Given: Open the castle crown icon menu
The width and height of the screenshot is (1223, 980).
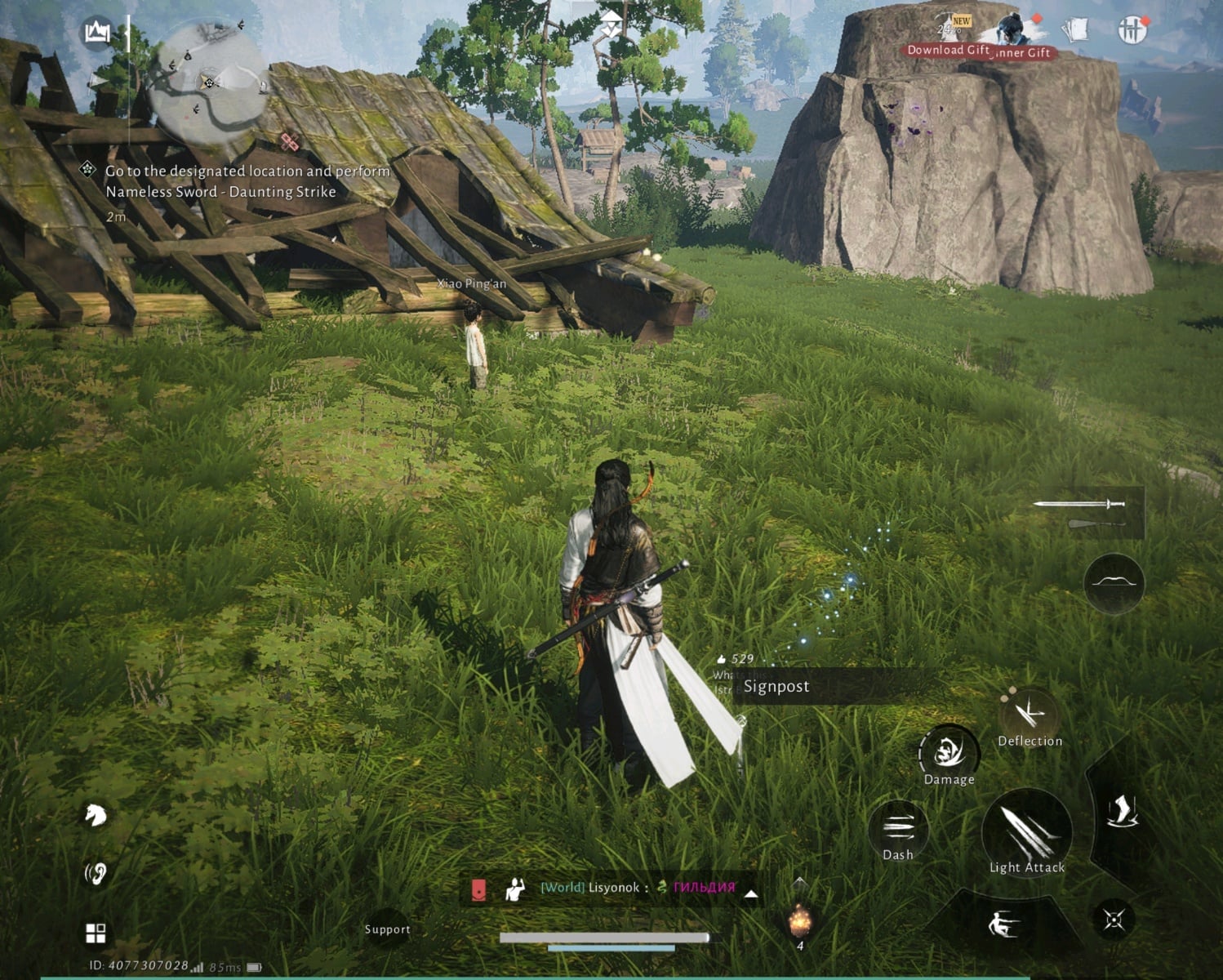Looking at the screenshot, I should [97, 33].
